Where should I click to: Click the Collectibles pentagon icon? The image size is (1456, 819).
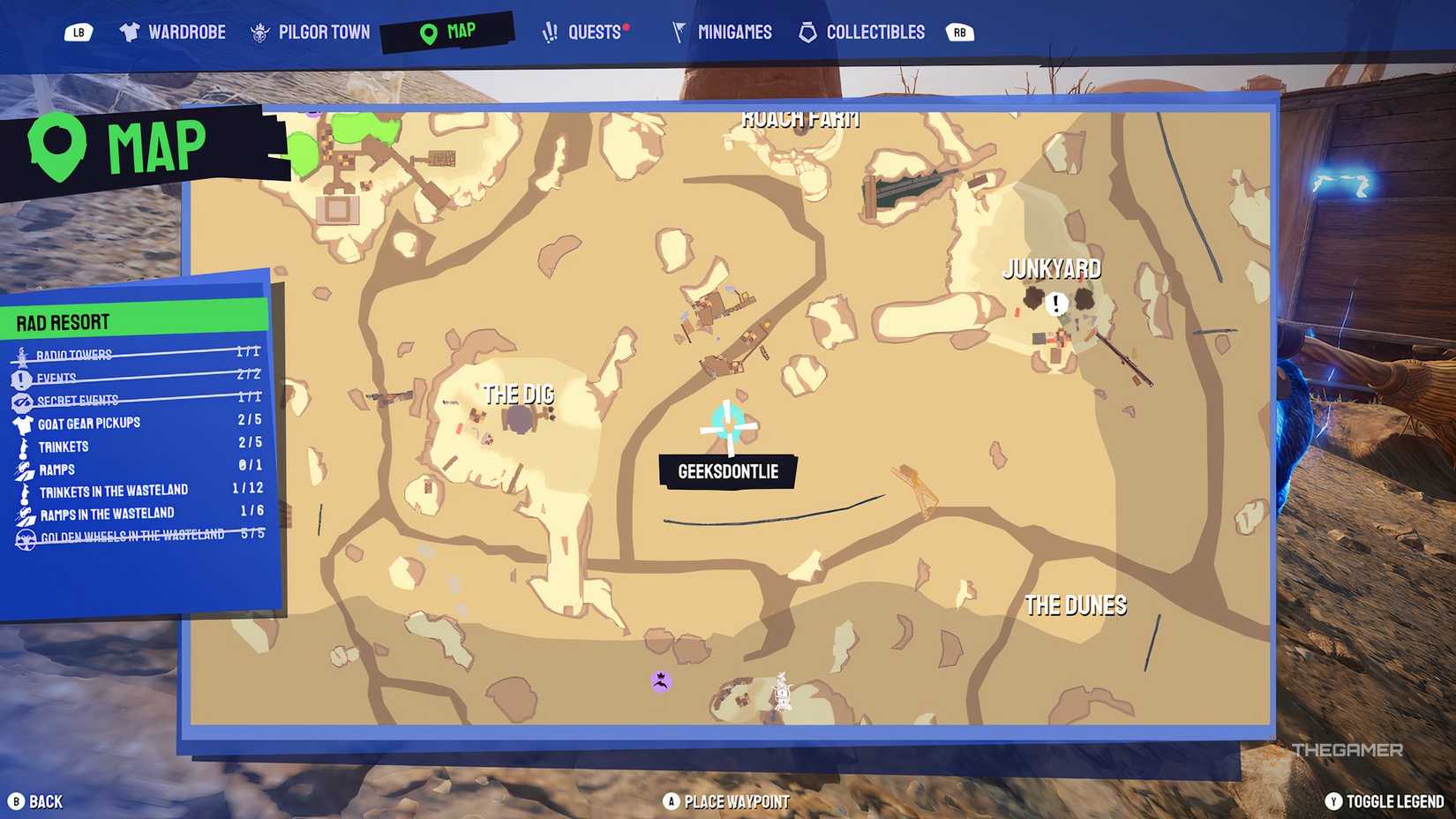[x=807, y=31]
